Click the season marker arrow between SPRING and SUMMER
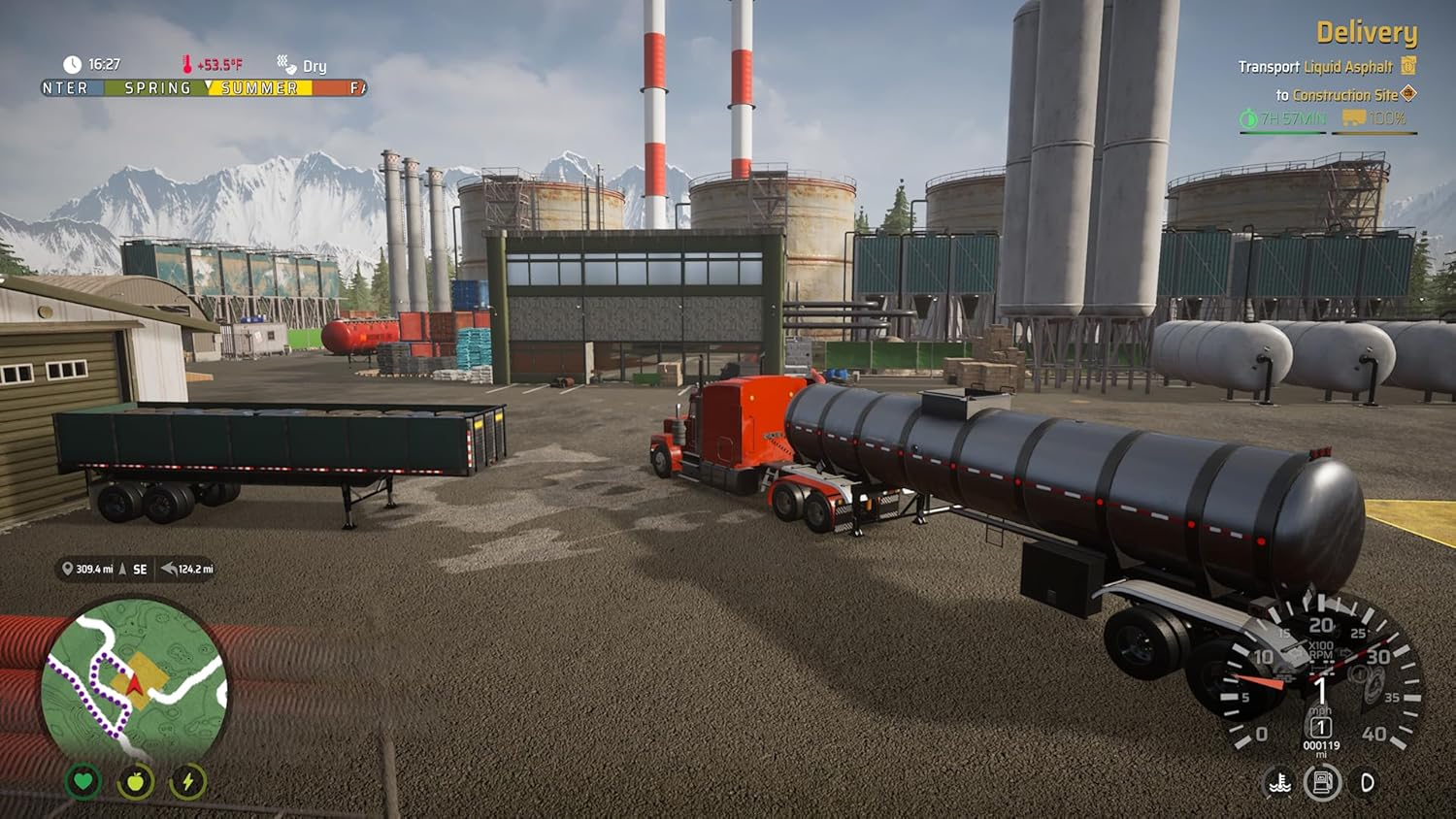 209,86
